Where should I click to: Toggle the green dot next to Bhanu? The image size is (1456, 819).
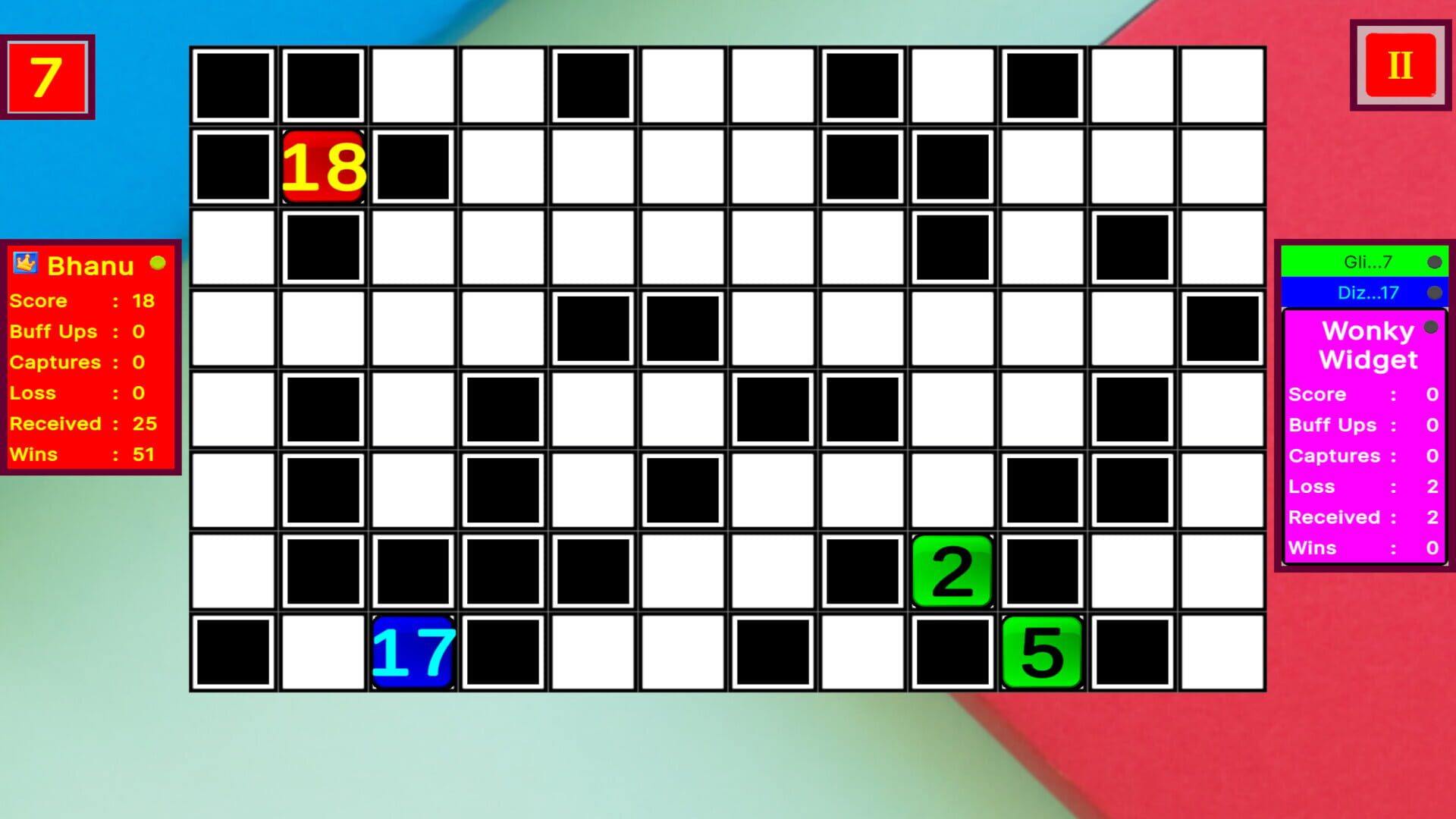tap(158, 264)
